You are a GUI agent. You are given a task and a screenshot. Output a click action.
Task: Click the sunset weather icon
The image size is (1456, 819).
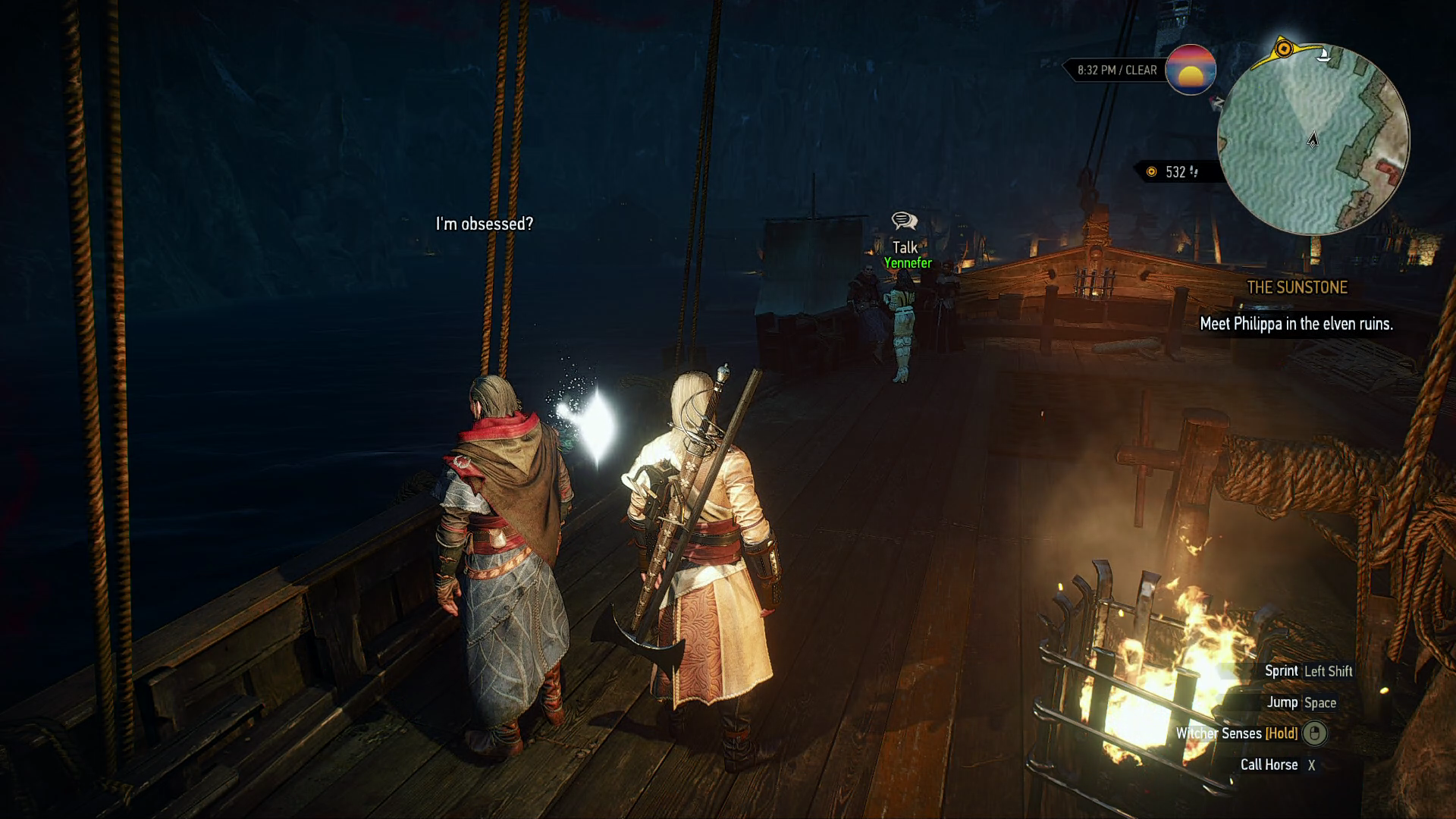[x=1191, y=70]
